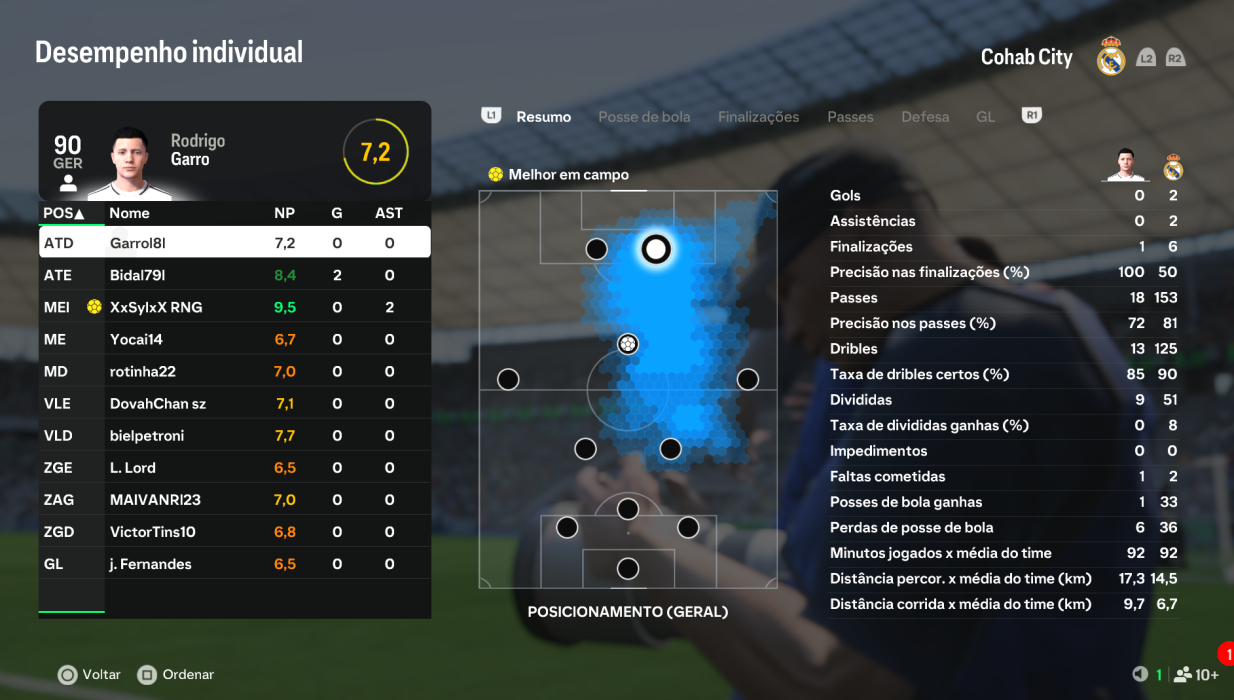Show the Finalizações tab
Viewport: 1234px width, 700px height.
[x=758, y=117]
